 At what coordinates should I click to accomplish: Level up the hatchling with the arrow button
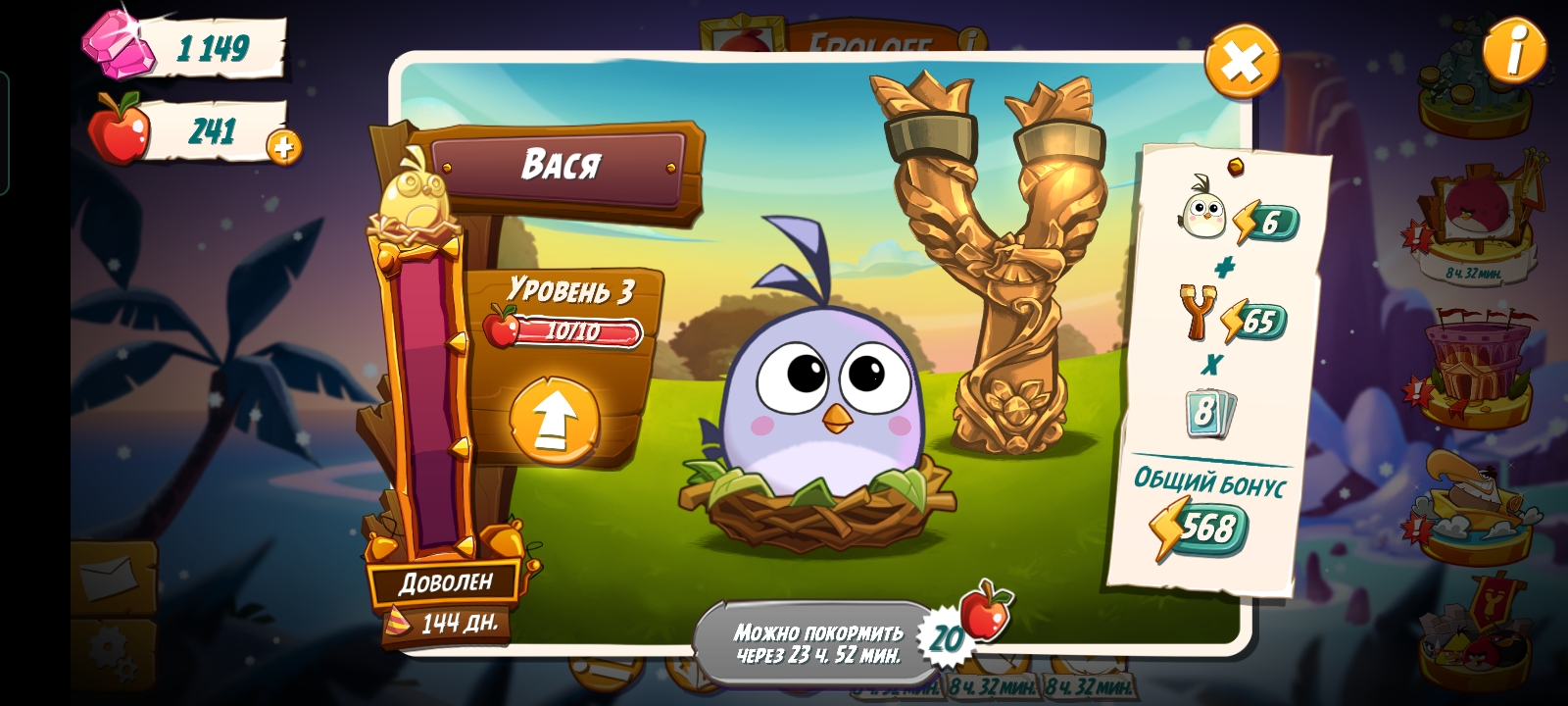[x=554, y=421]
